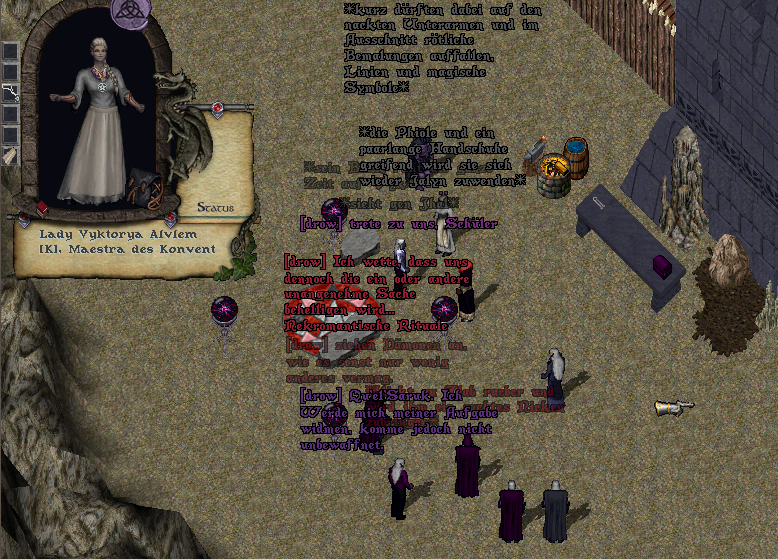The image size is (778, 559).
Task: Click the purple triquetra seal above the paperdoll
Action: click(x=131, y=10)
